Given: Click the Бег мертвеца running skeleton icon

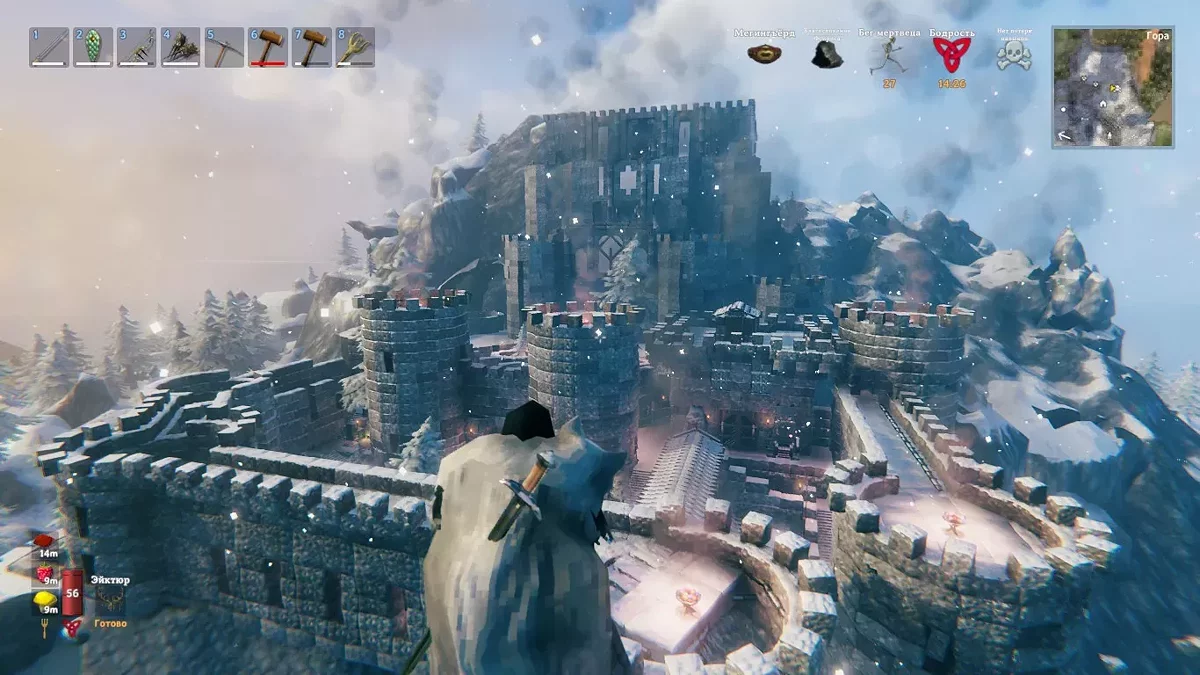Looking at the screenshot, I should (887, 55).
